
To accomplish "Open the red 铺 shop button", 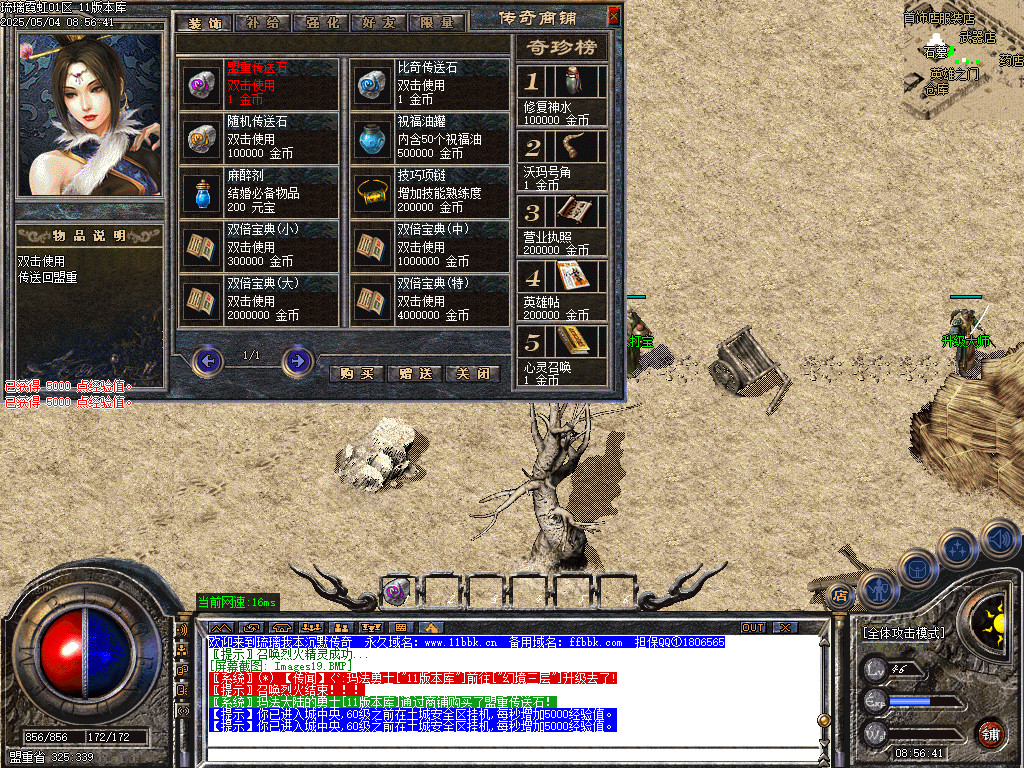I will pyautogui.click(x=990, y=731).
